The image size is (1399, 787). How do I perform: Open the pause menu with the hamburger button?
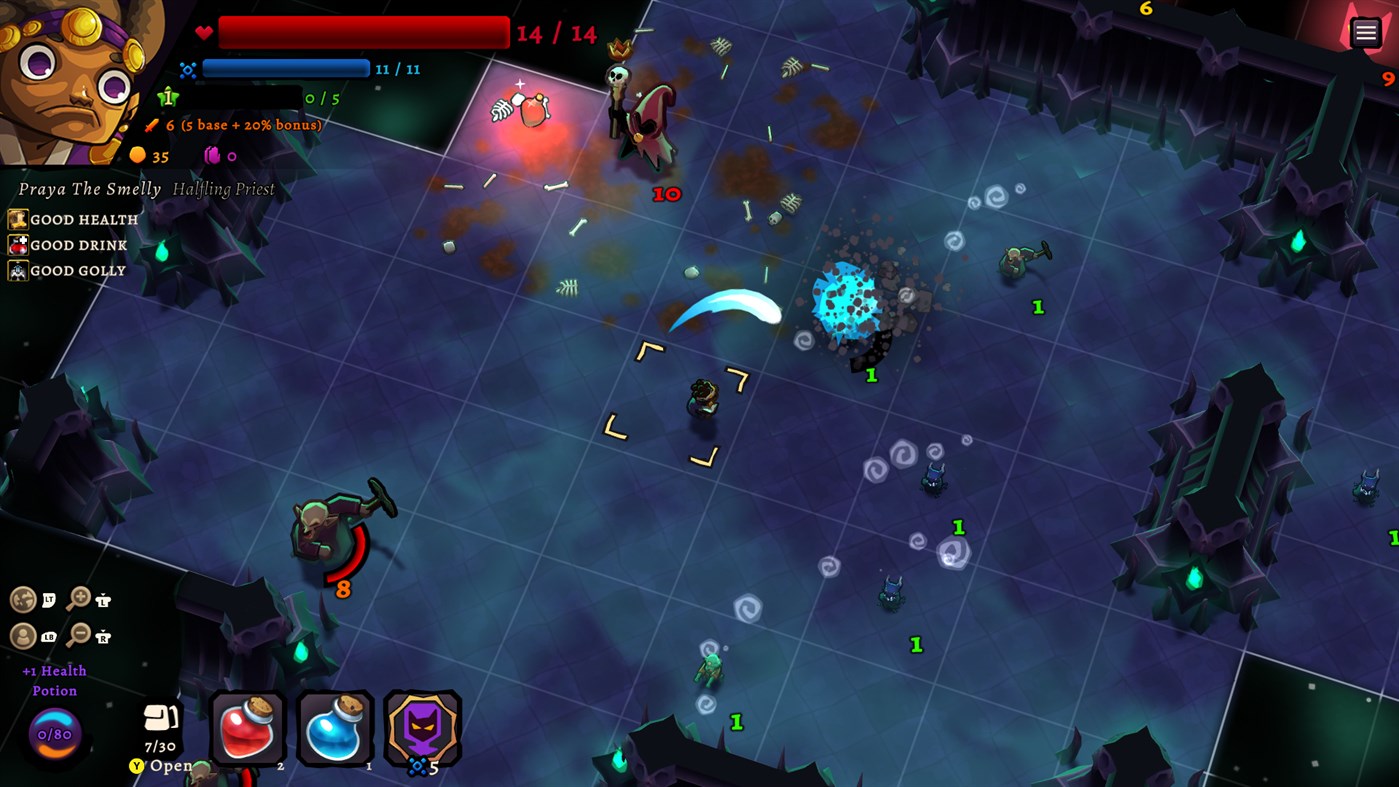coord(1365,31)
